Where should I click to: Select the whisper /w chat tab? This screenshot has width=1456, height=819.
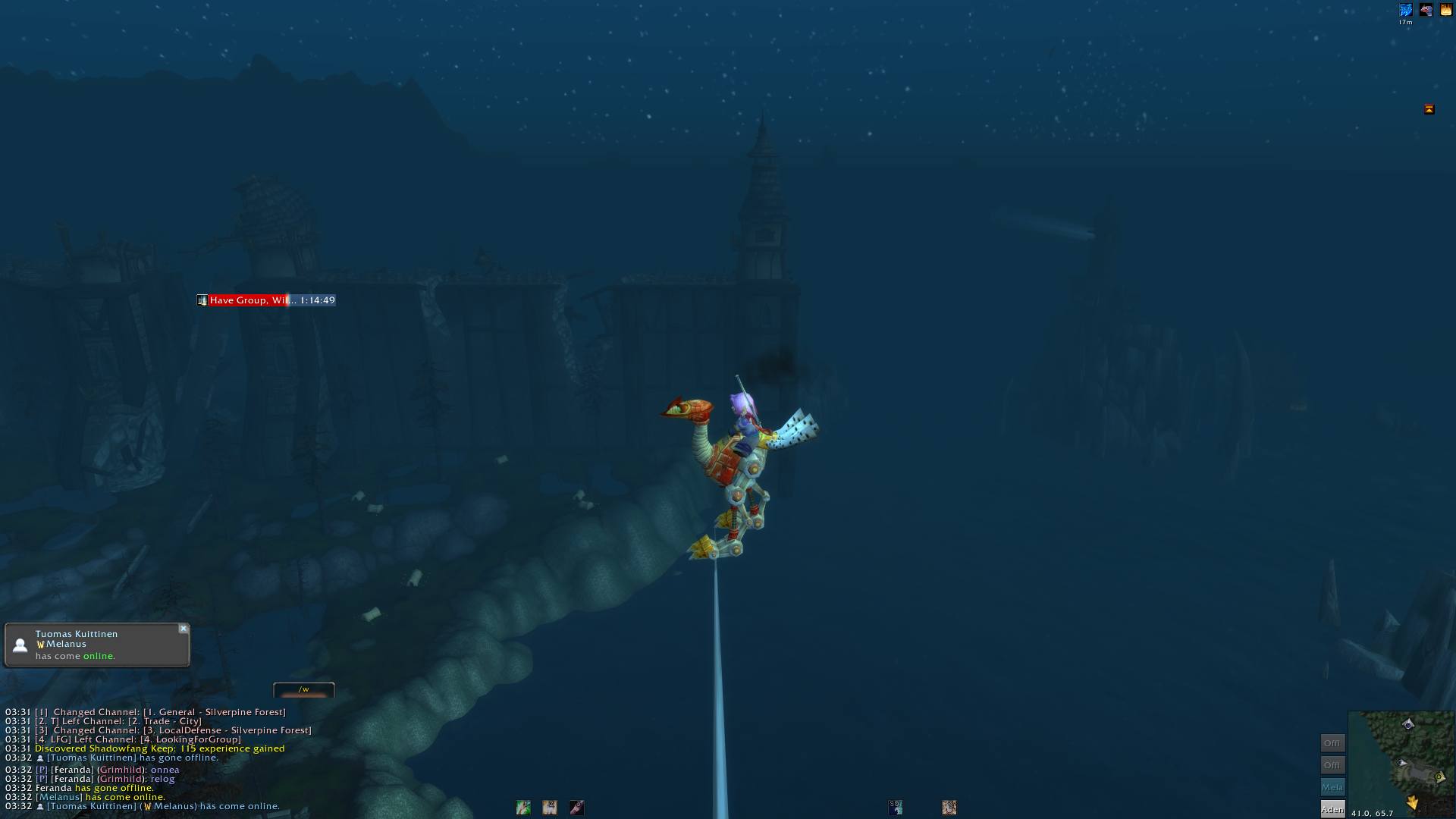point(303,690)
